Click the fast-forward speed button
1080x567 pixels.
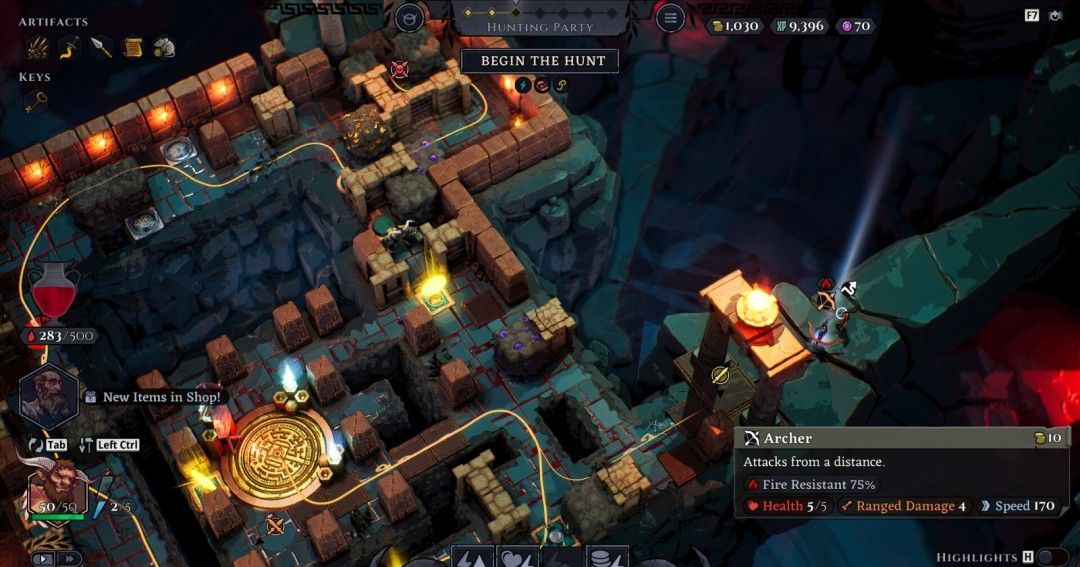[x=69, y=559]
